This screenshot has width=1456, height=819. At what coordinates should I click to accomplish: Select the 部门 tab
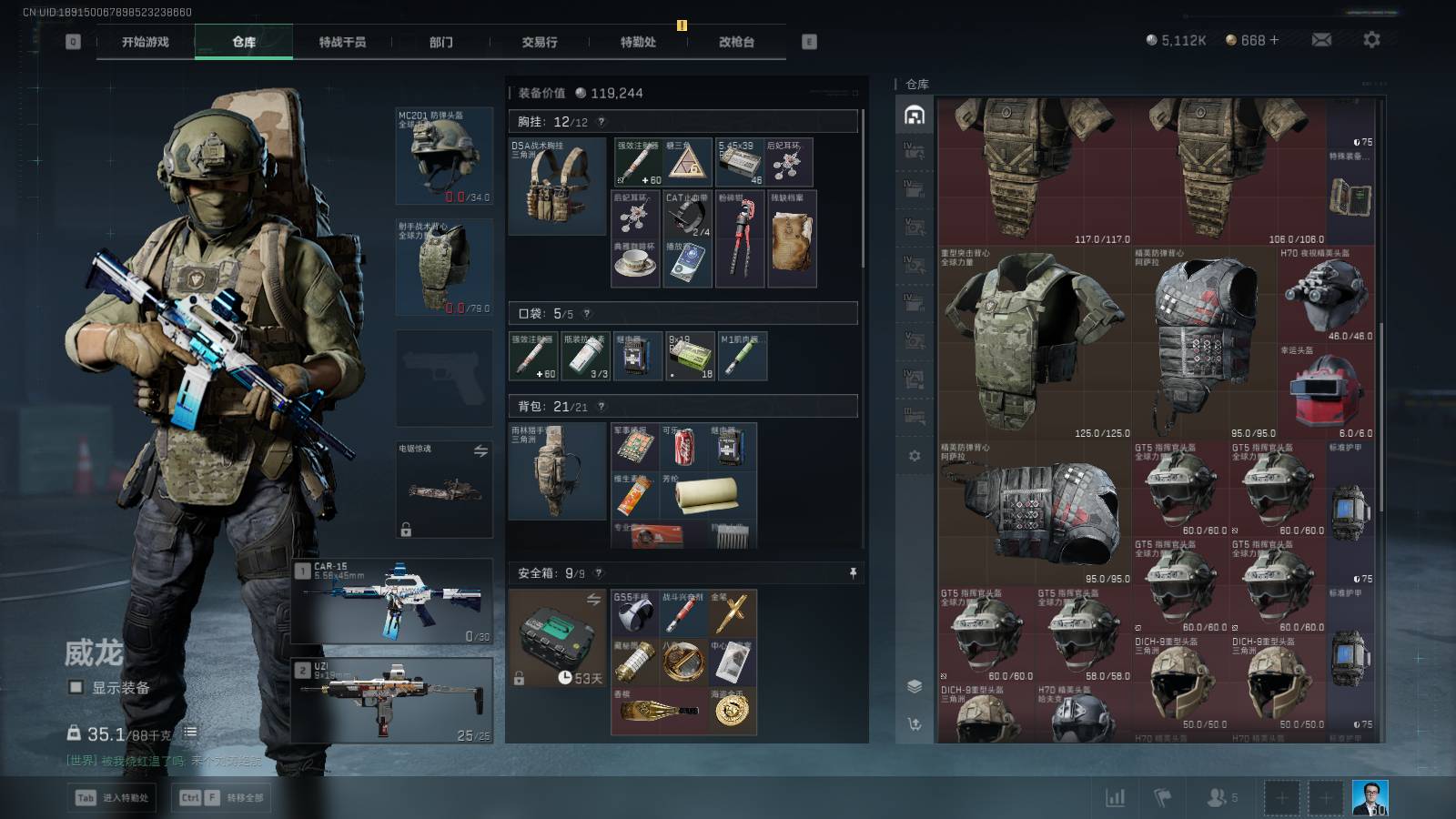(440, 42)
